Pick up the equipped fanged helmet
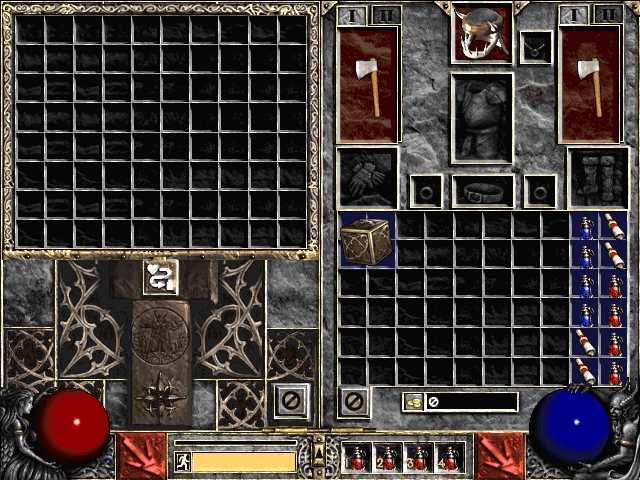The image size is (640, 480). point(482,32)
